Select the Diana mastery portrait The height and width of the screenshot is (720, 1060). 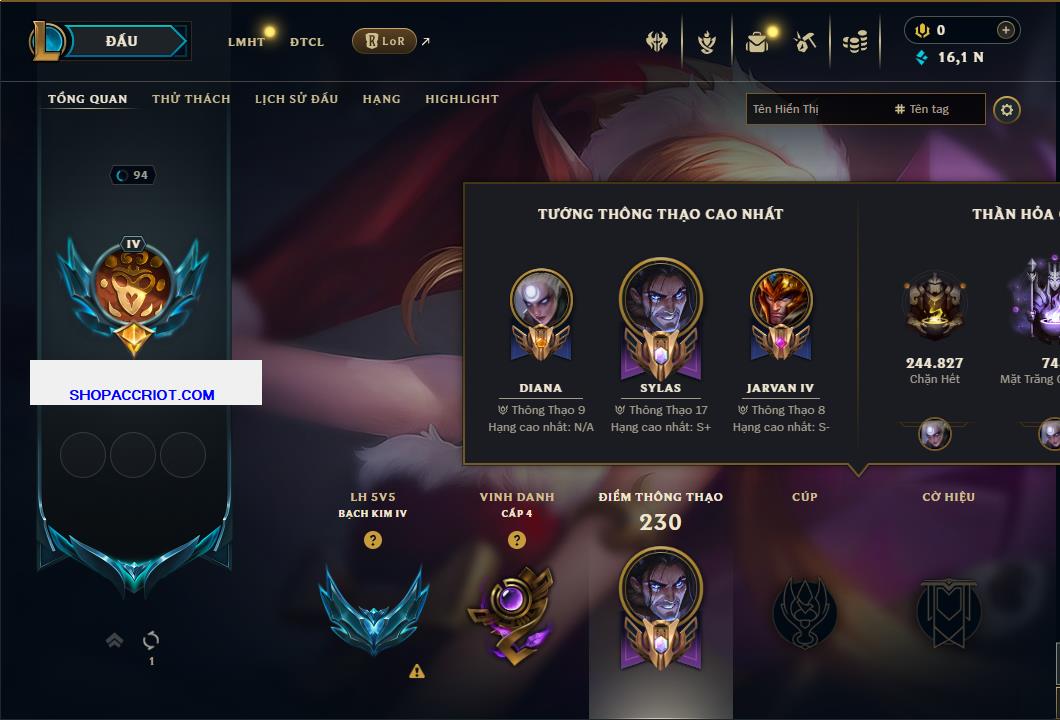coord(541,300)
